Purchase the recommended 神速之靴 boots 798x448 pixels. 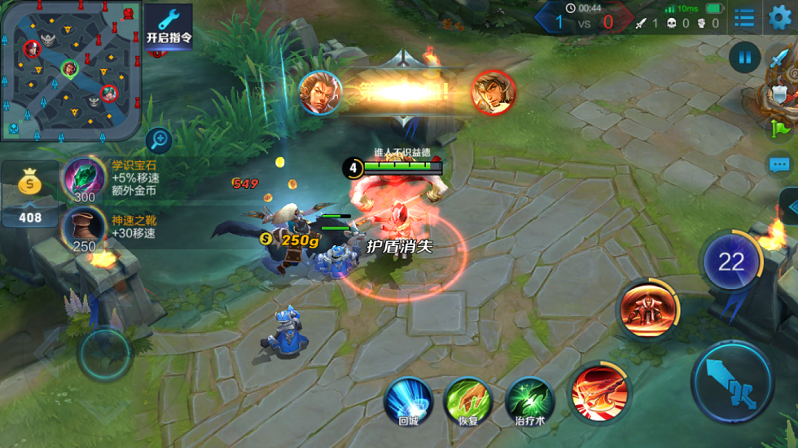point(85,229)
